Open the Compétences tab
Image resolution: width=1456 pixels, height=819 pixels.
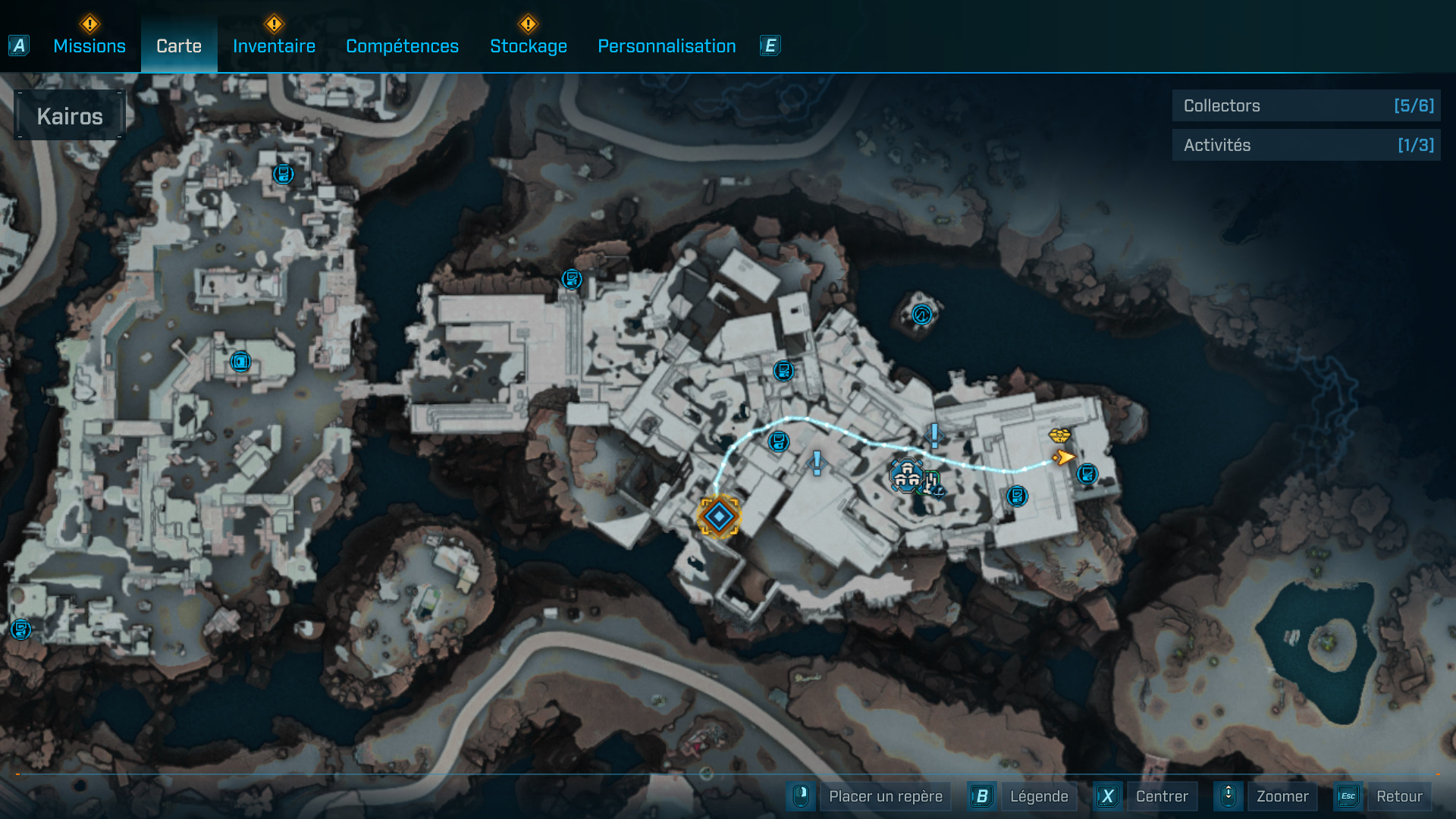tap(403, 46)
